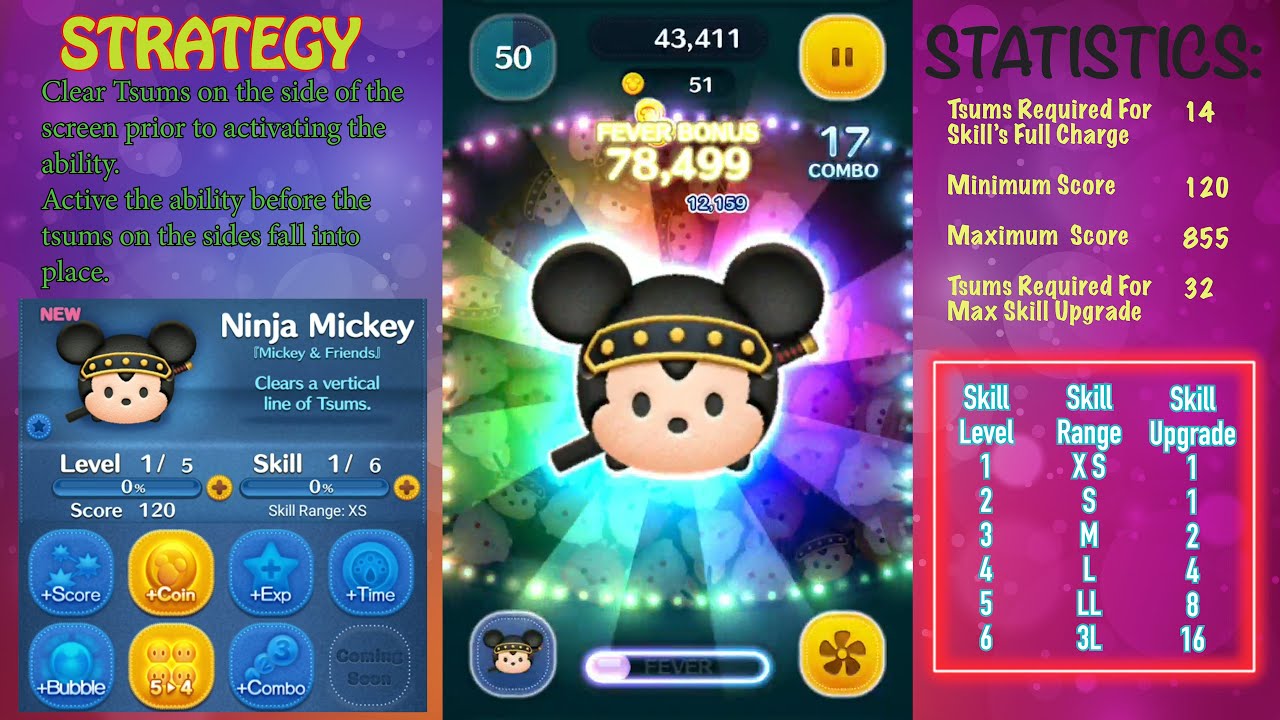Pause the game with the yellow pause button

(843, 58)
